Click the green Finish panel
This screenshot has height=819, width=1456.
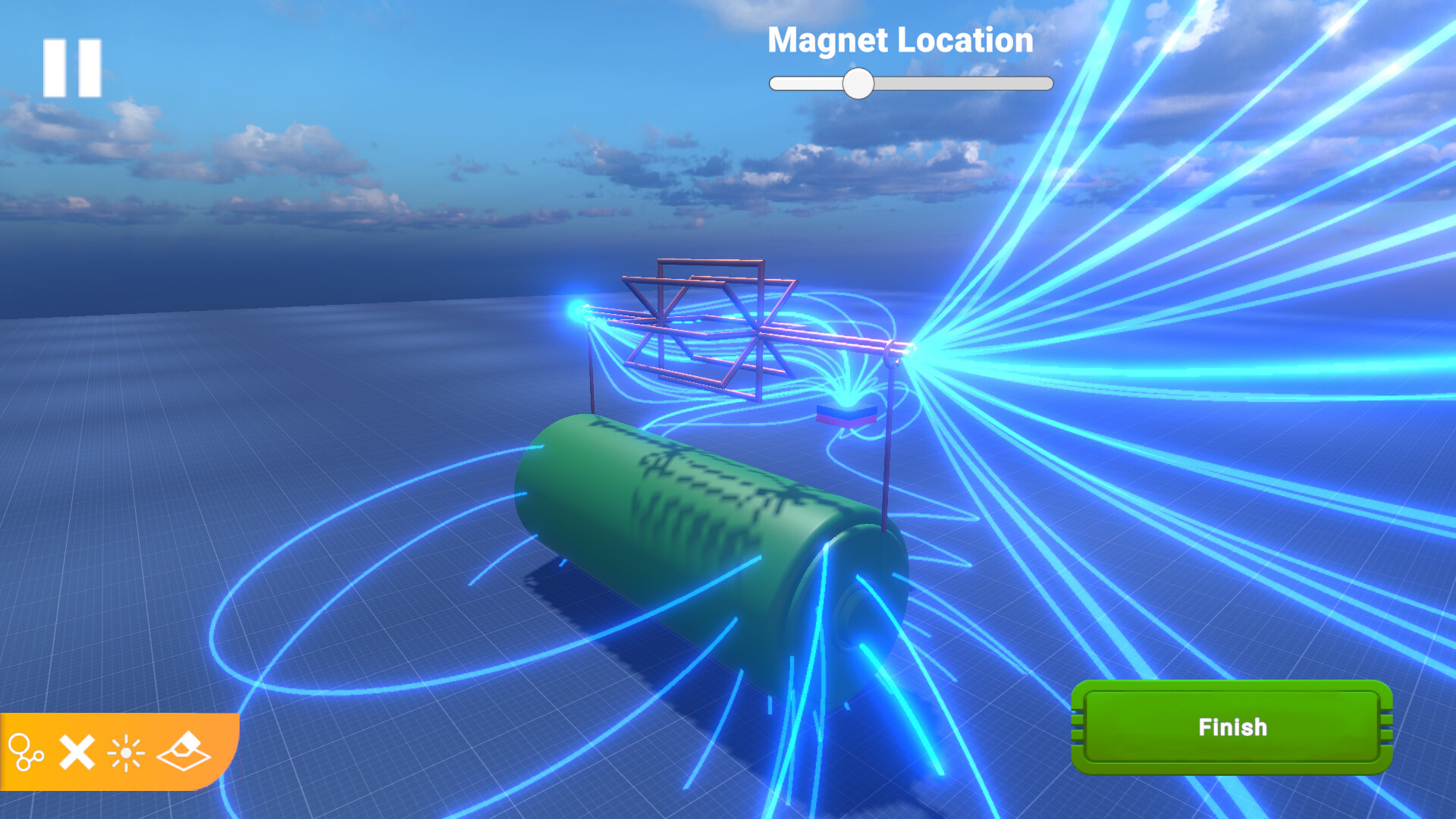tap(1232, 726)
